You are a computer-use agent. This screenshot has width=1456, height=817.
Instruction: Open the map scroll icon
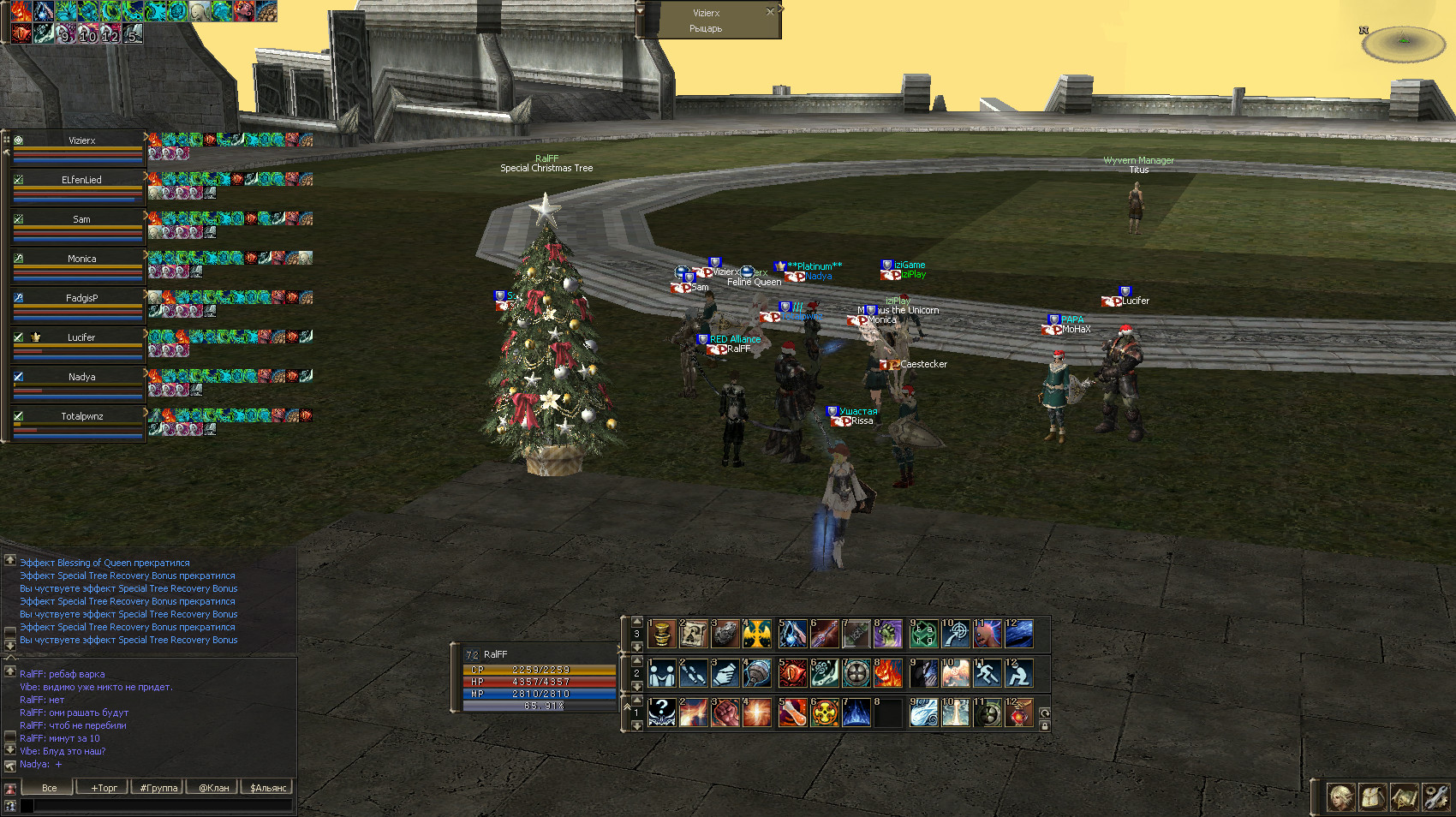1404,797
